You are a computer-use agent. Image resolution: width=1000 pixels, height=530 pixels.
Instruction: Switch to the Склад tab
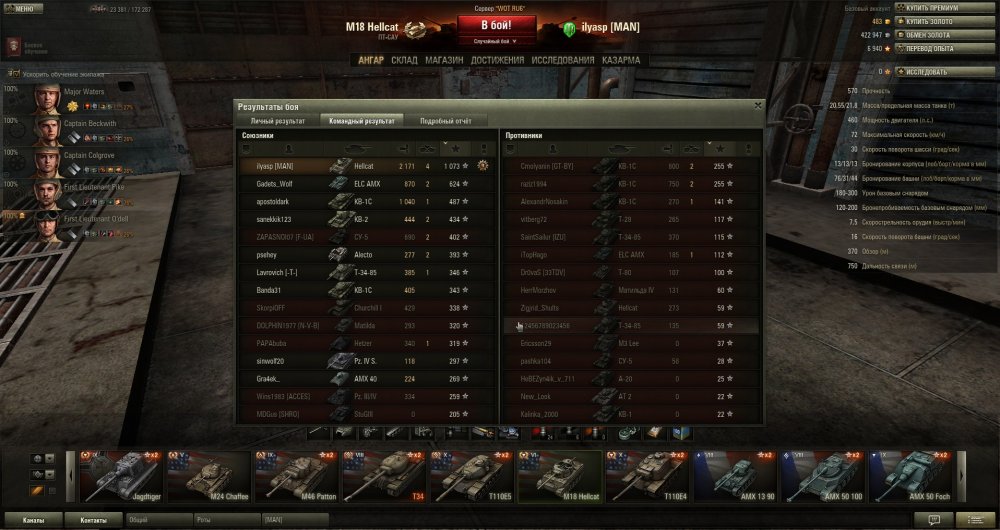[404, 60]
